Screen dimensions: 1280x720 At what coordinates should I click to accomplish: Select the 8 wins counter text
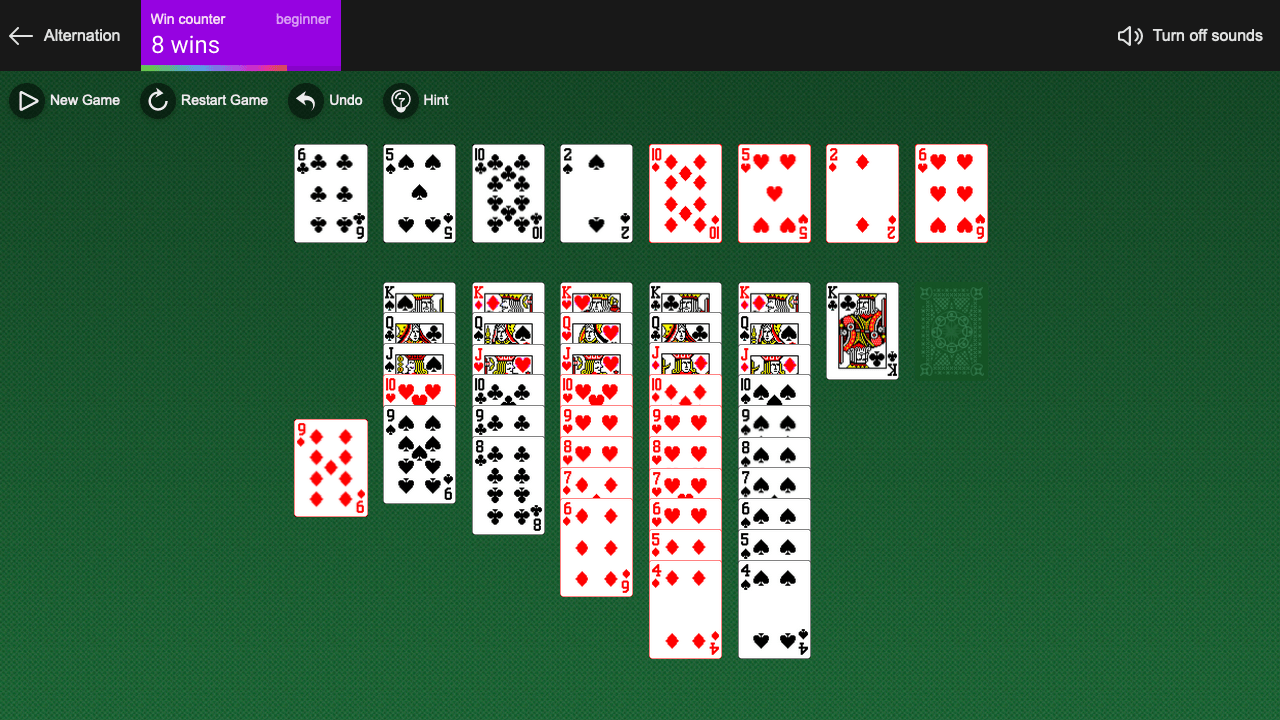pyautogui.click(x=183, y=44)
